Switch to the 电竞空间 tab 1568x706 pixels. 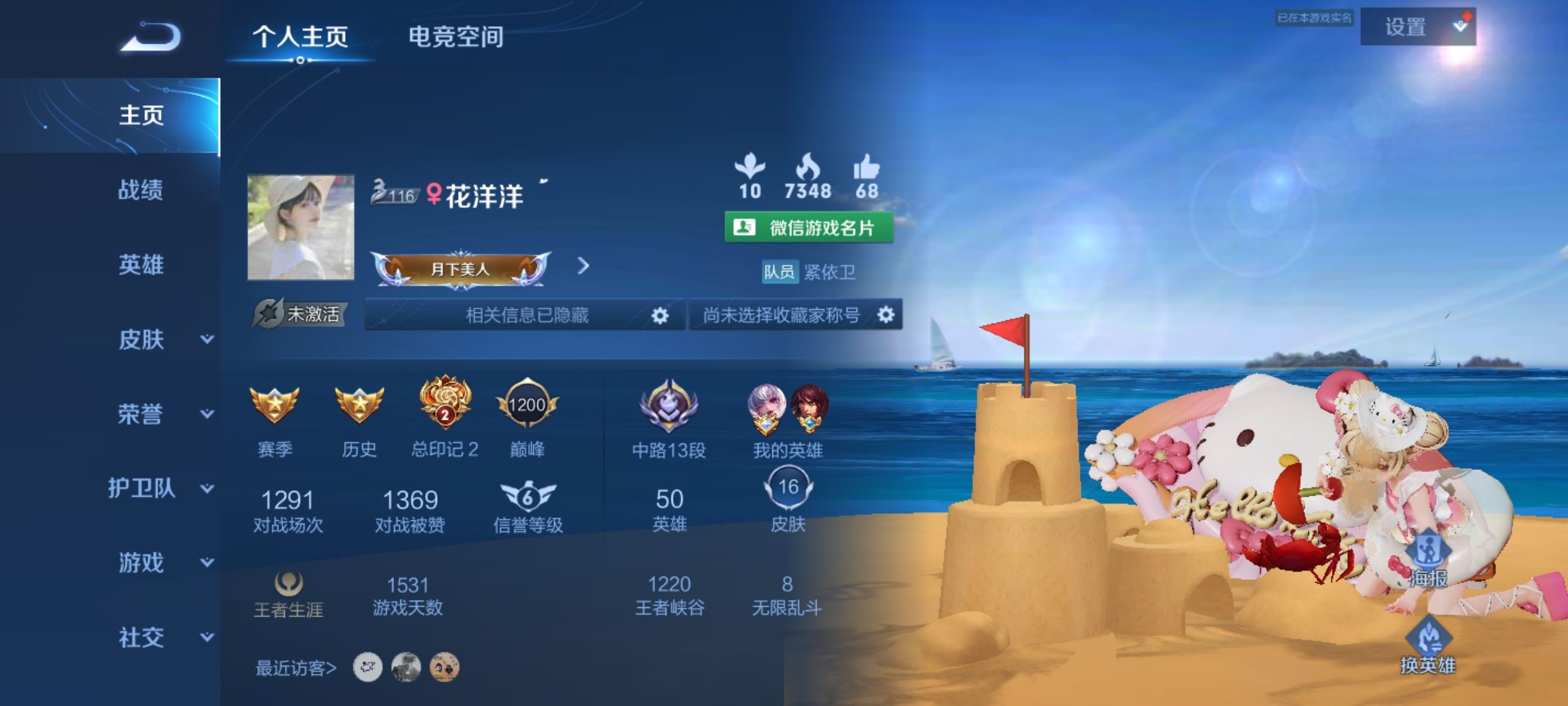pyautogui.click(x=456, y=37)
